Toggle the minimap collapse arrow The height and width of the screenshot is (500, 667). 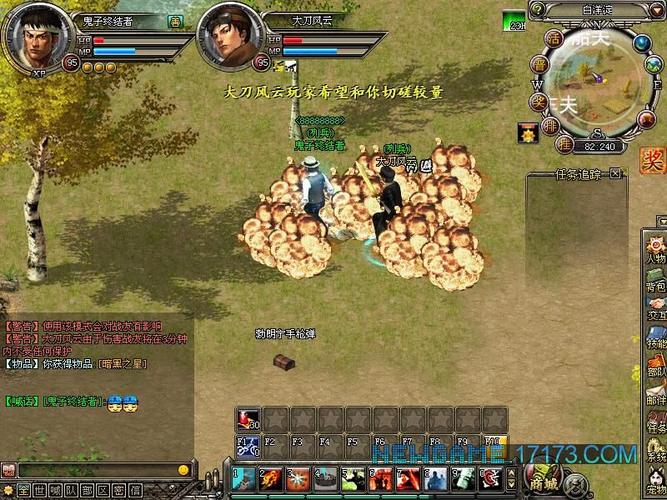click(x=655, y=11)
